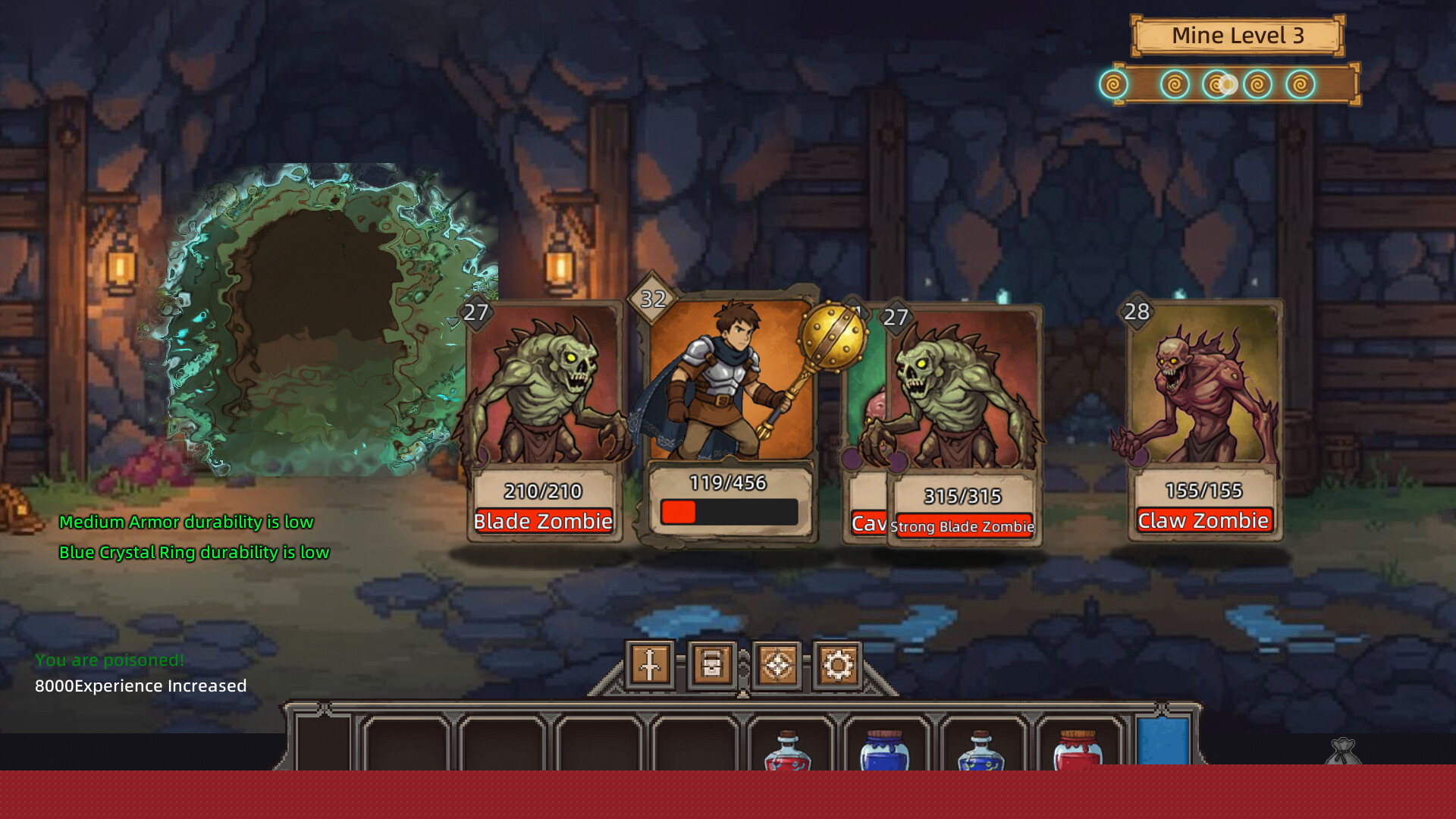Open the gear settings button
This screenshot has height=819, width=1456.
point(838,665)
